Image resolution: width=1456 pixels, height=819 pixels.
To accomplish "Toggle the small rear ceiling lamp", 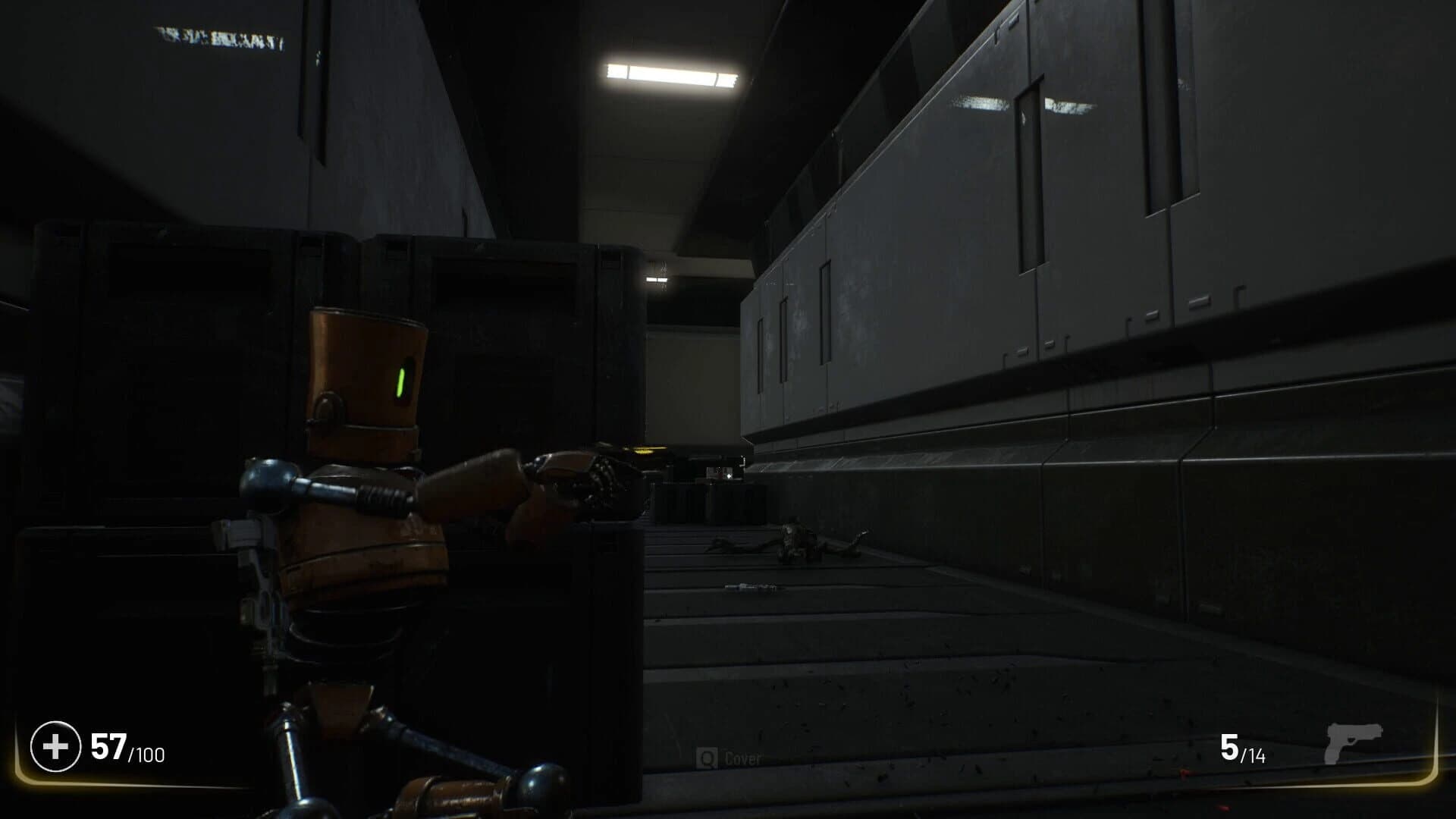I will click(657, 282).
